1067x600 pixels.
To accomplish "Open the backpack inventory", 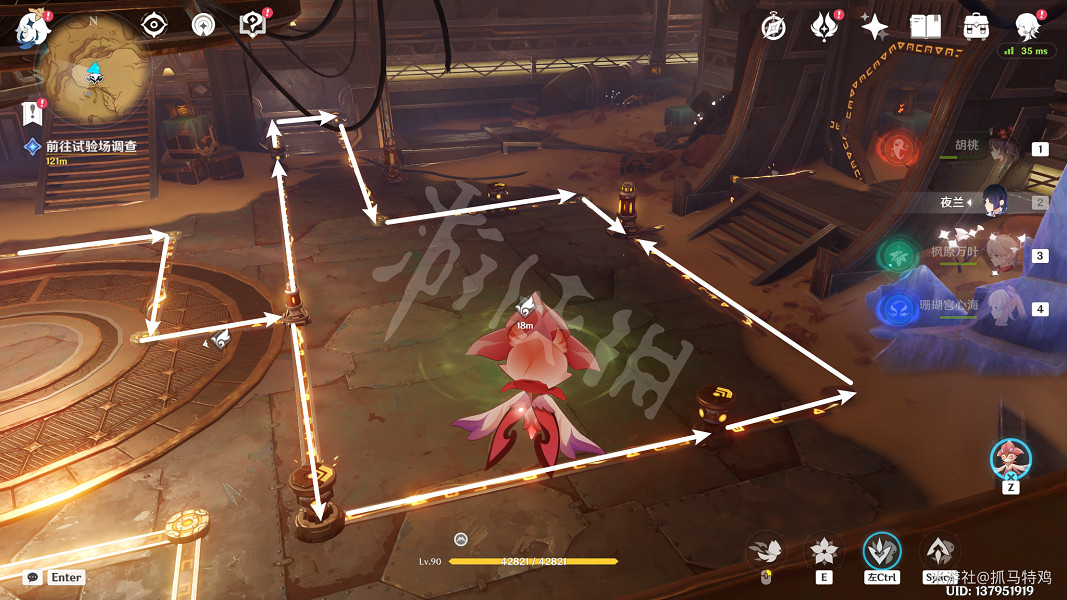I will click(x=976, y=27).
